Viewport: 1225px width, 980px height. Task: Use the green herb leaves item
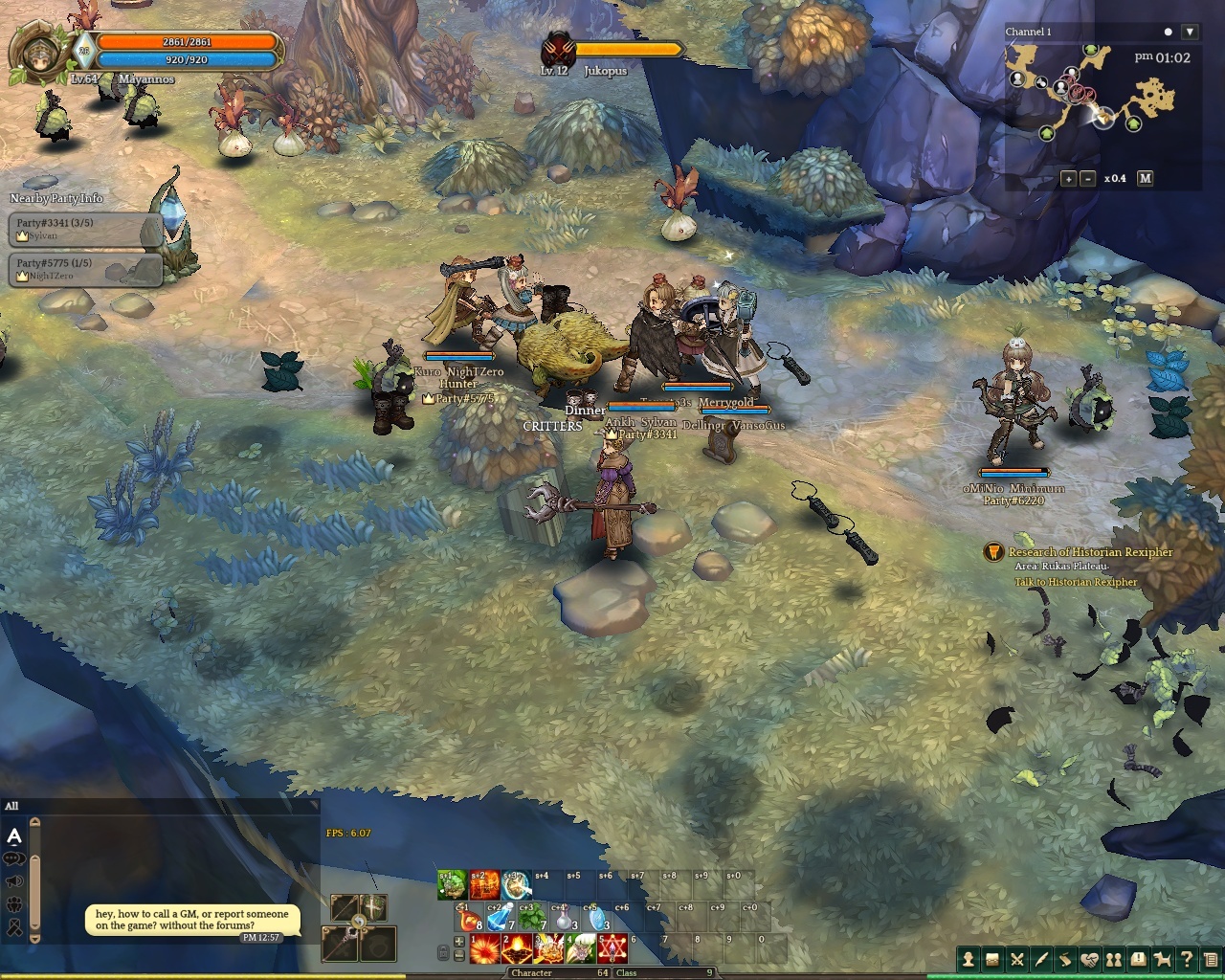tap(532, 919)
